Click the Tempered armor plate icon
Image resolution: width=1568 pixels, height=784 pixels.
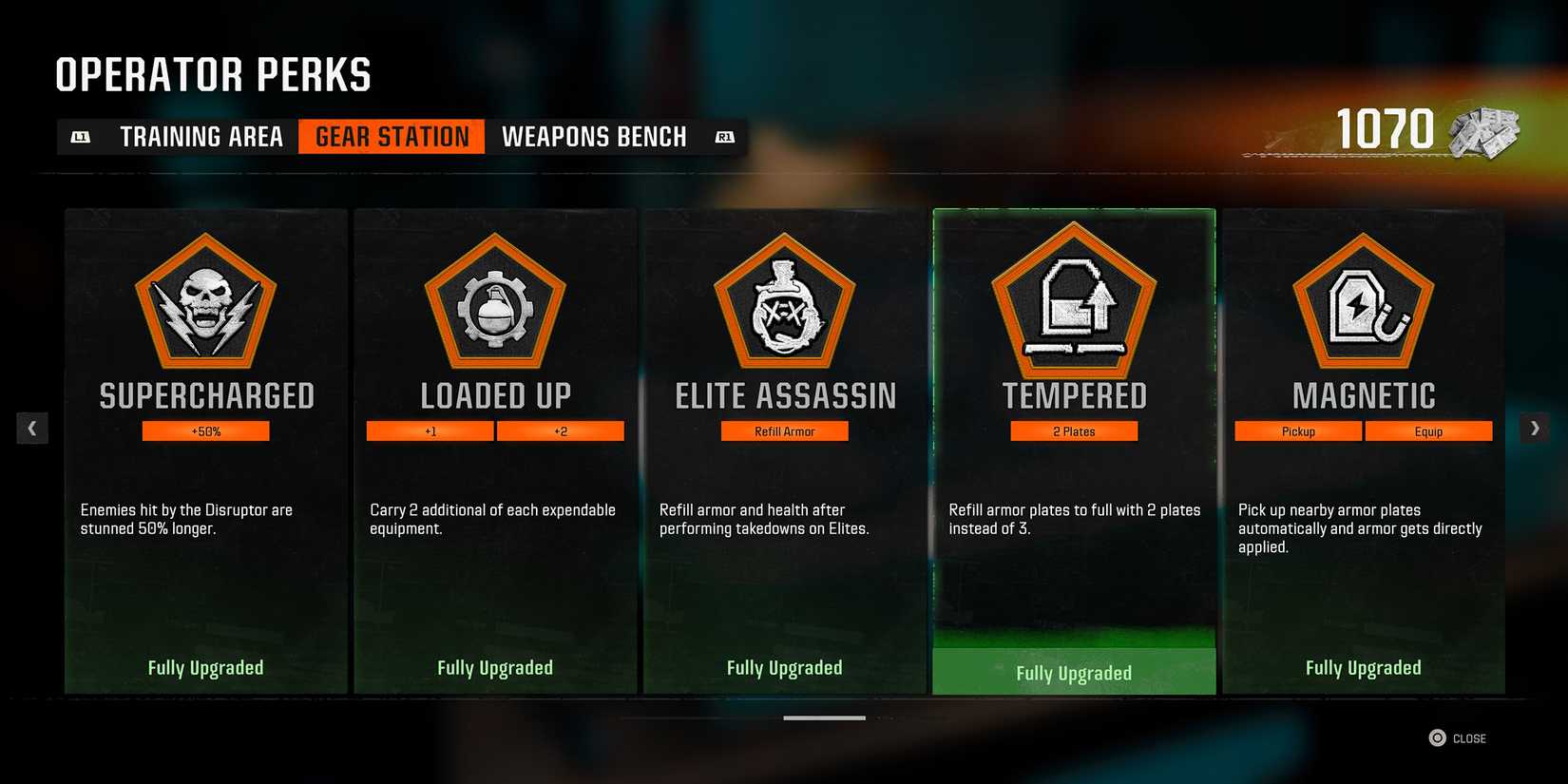(1074, 304)
